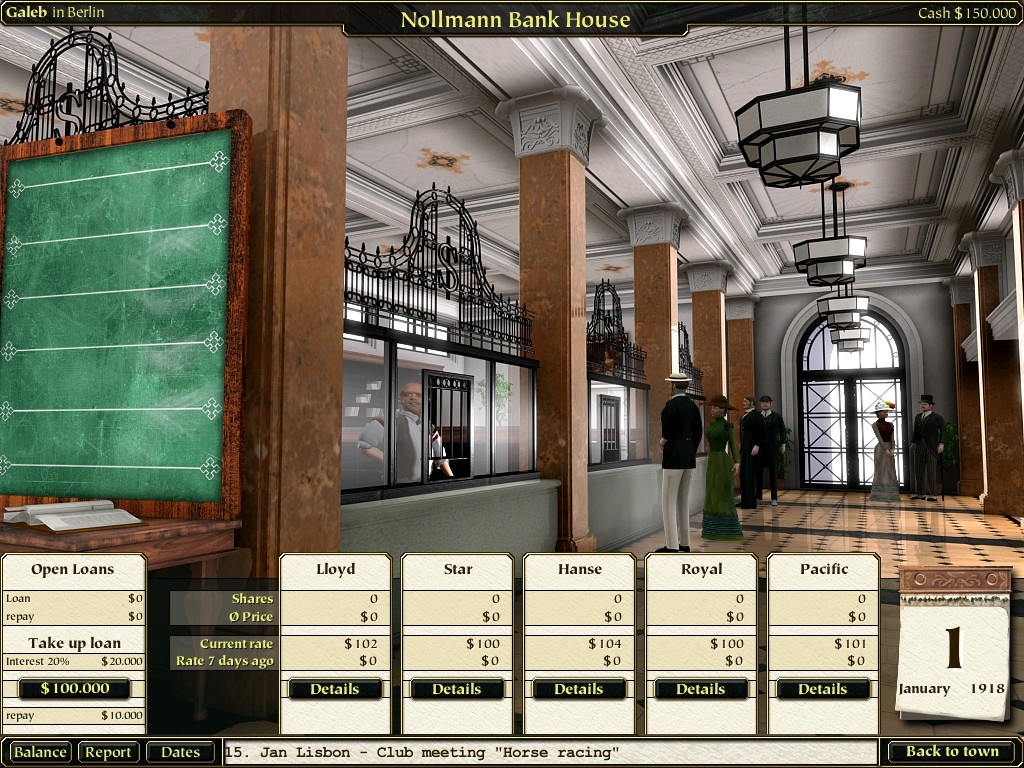This screenshot has width=1024, height=768.
Task: Go Back to town
Action: (x=952, y=752)
